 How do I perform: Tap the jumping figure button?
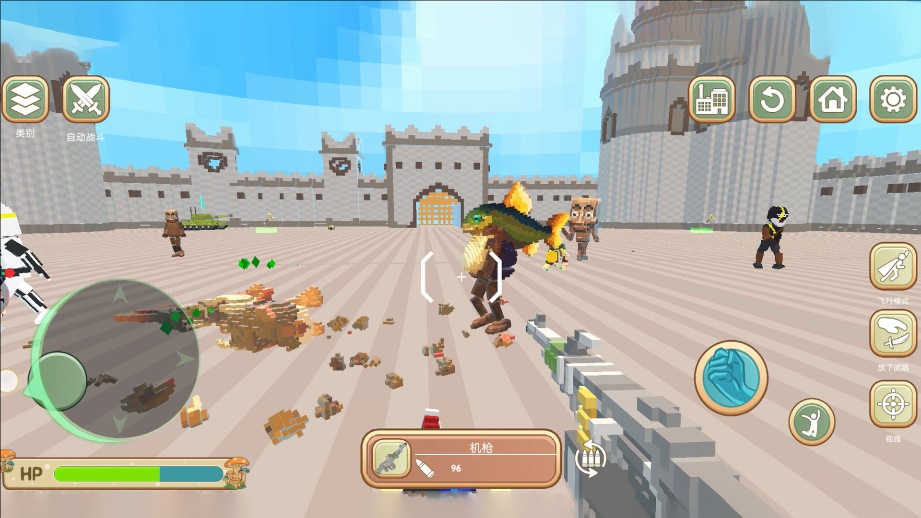click(x=811, y=422)
